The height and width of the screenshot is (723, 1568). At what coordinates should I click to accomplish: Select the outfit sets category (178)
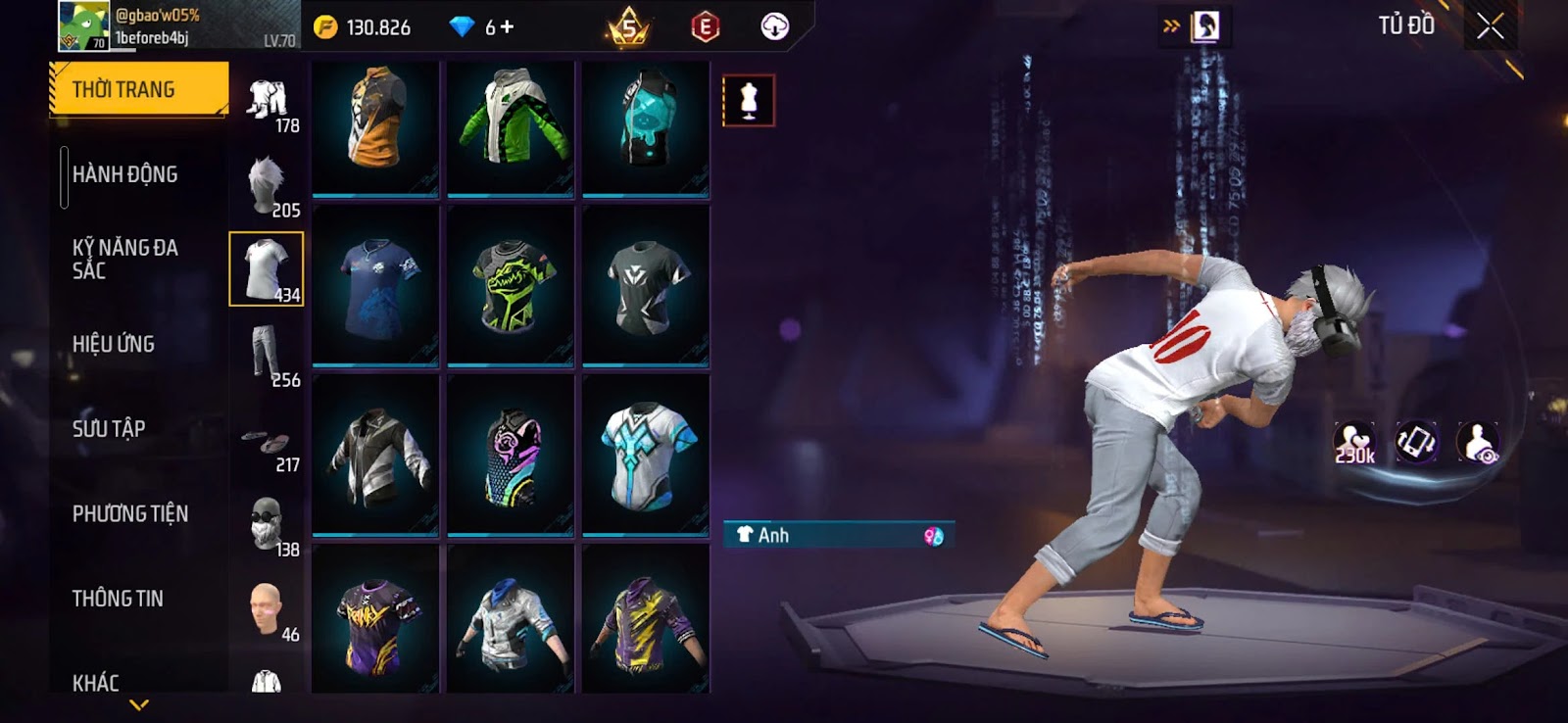[268, 103]
